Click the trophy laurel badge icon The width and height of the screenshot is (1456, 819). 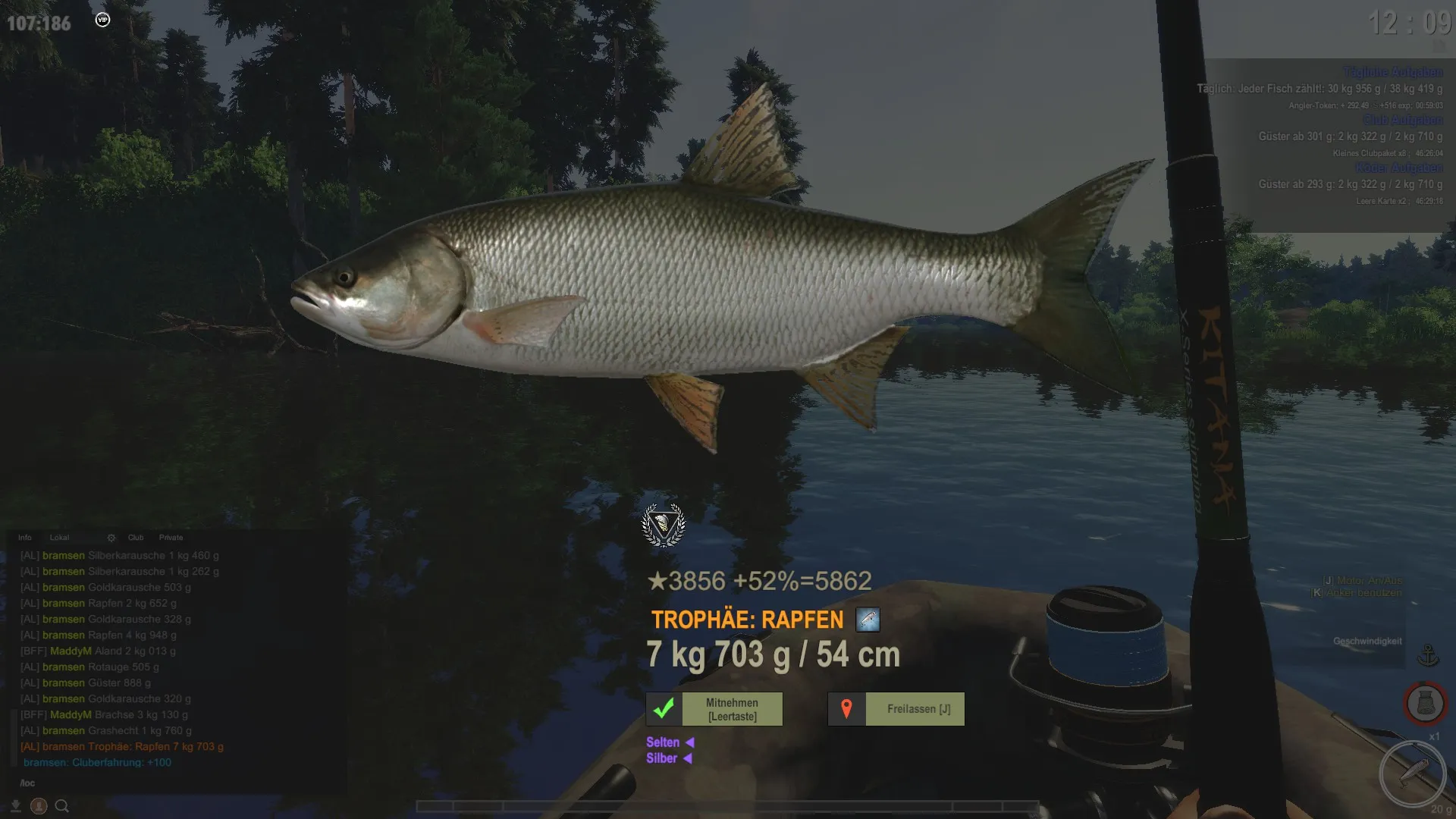664,525
